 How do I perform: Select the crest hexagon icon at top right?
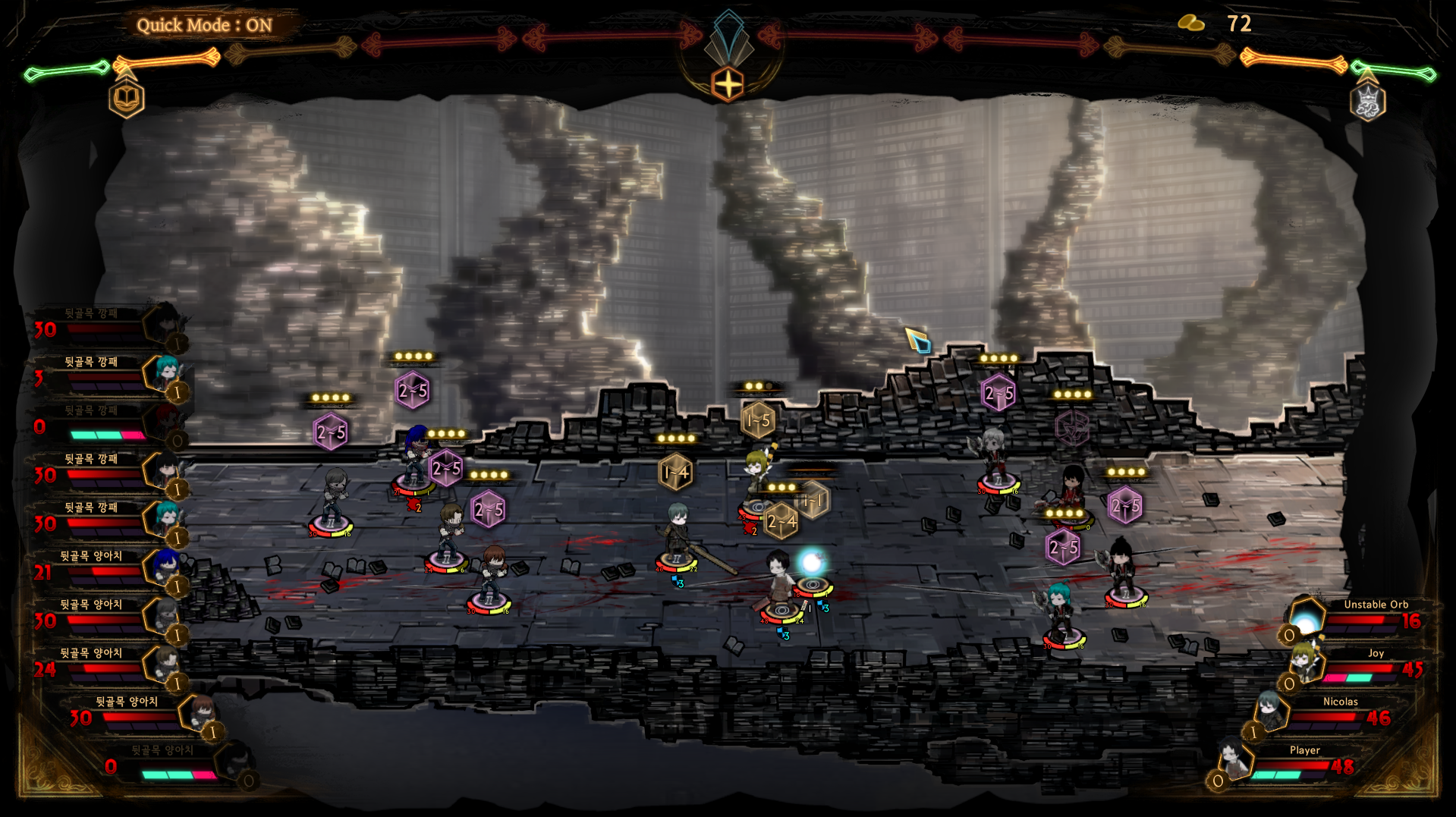(1367, 102)
